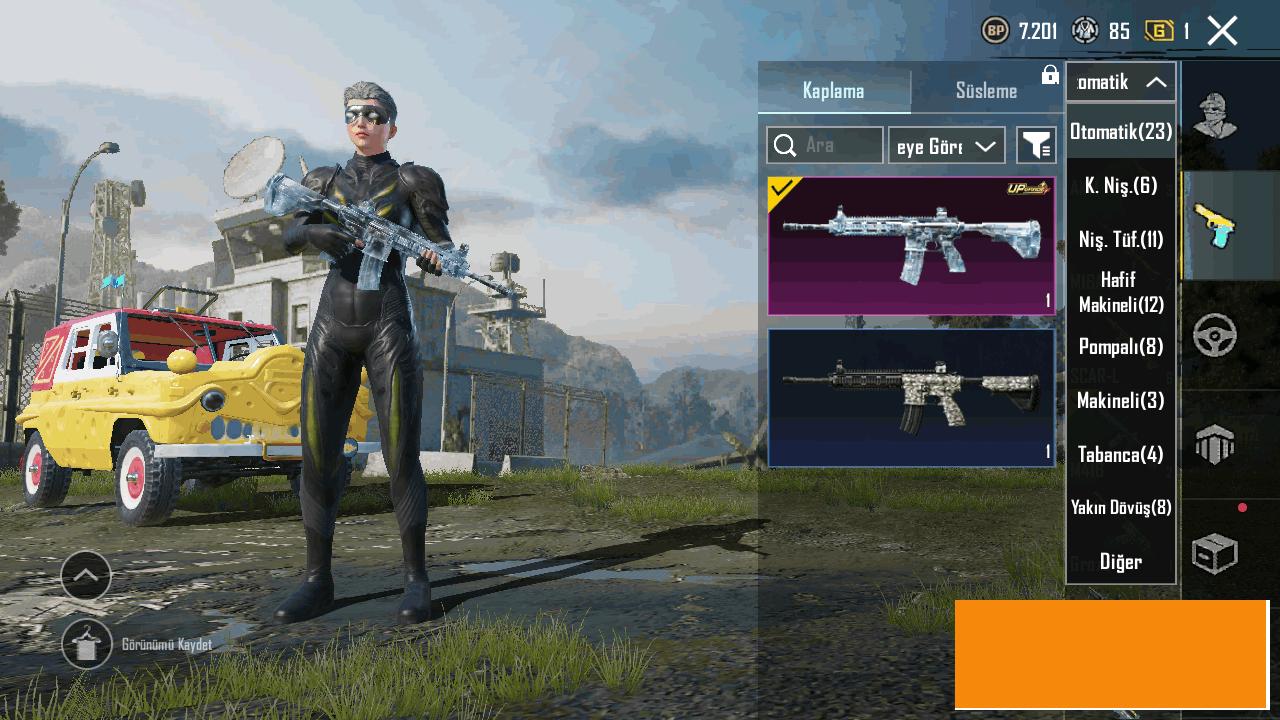Select Makineli(3) category

(1120, 400)
